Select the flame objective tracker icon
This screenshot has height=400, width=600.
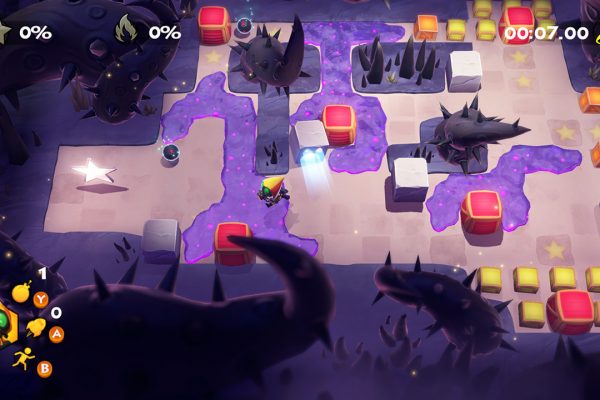[128, 30]
